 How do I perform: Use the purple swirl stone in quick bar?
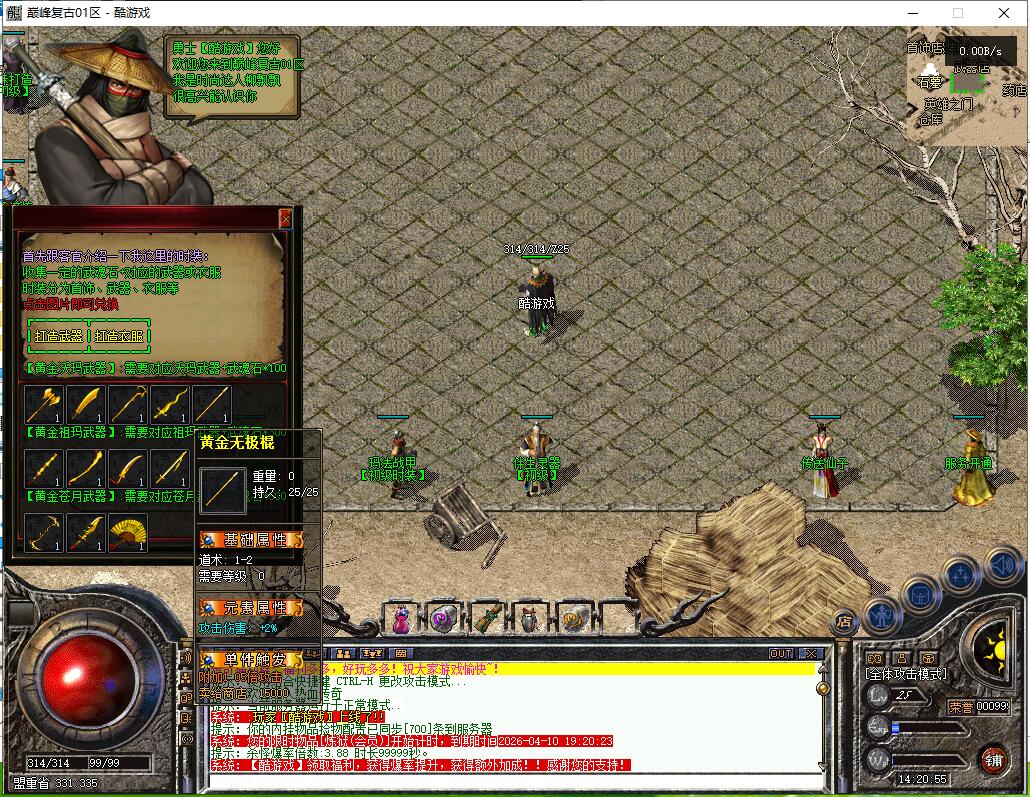click(x=443, y=620)
